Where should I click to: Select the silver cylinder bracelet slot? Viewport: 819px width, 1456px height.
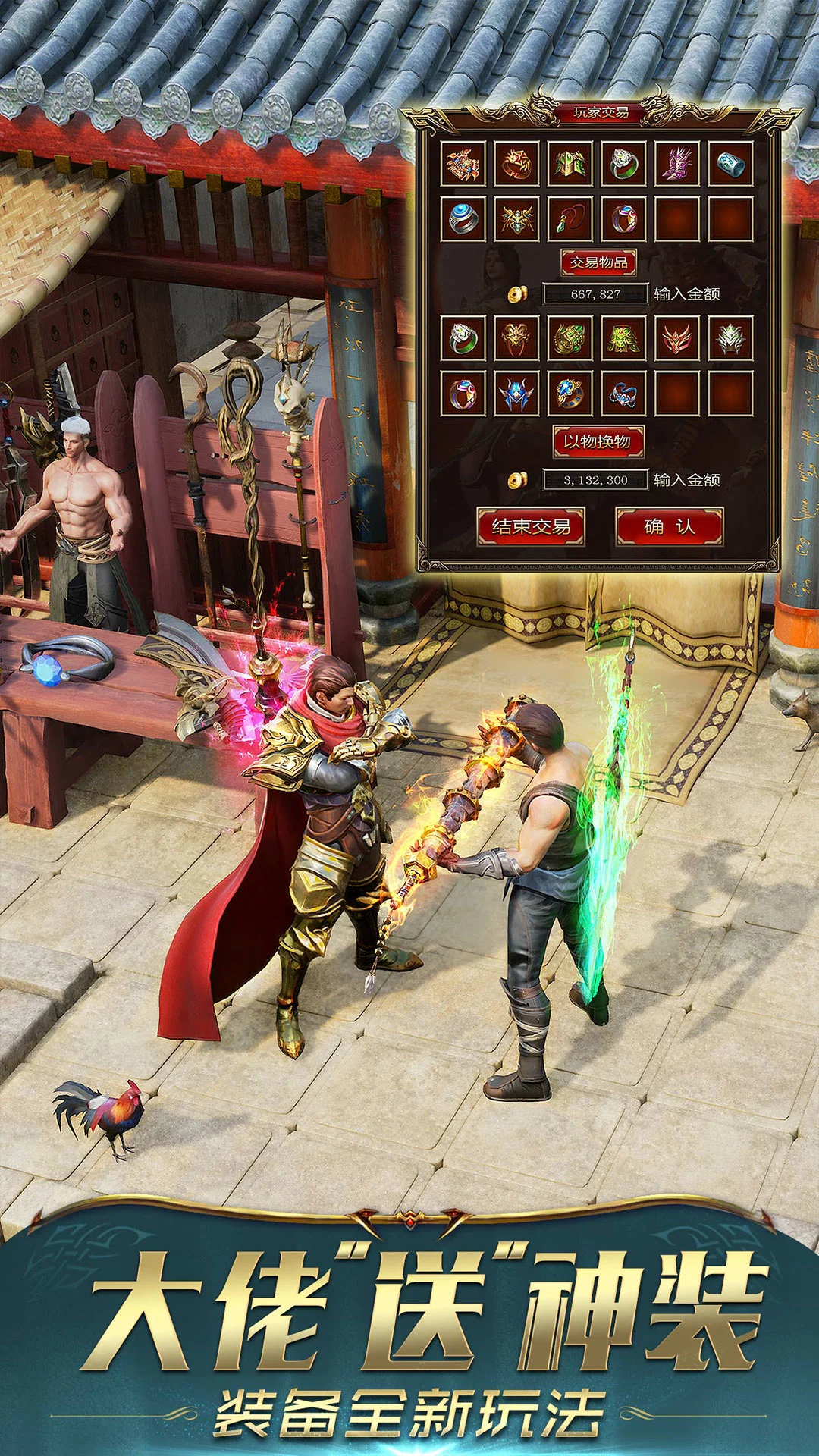731,164
